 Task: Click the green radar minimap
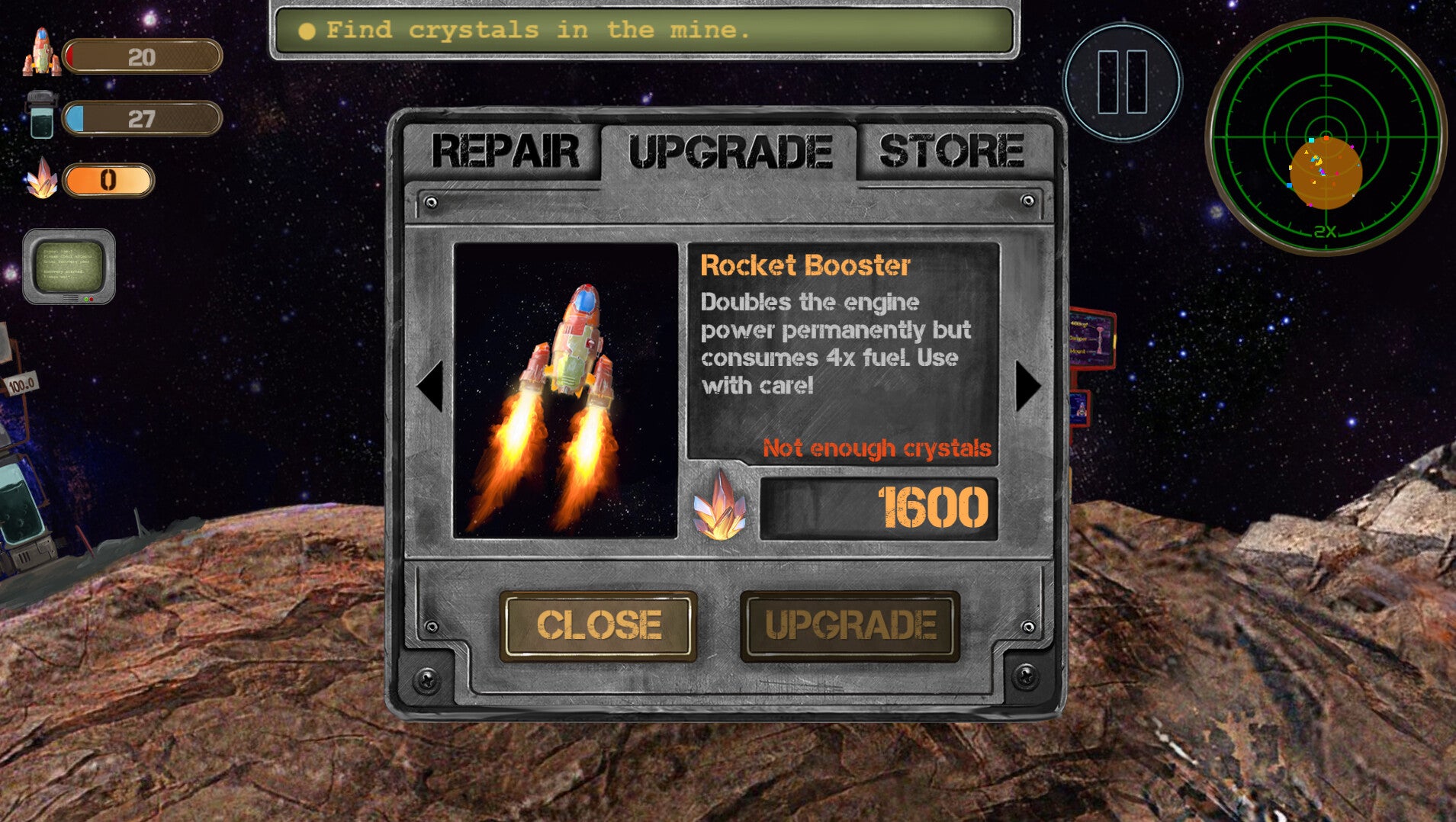[x=1326, y=137]
